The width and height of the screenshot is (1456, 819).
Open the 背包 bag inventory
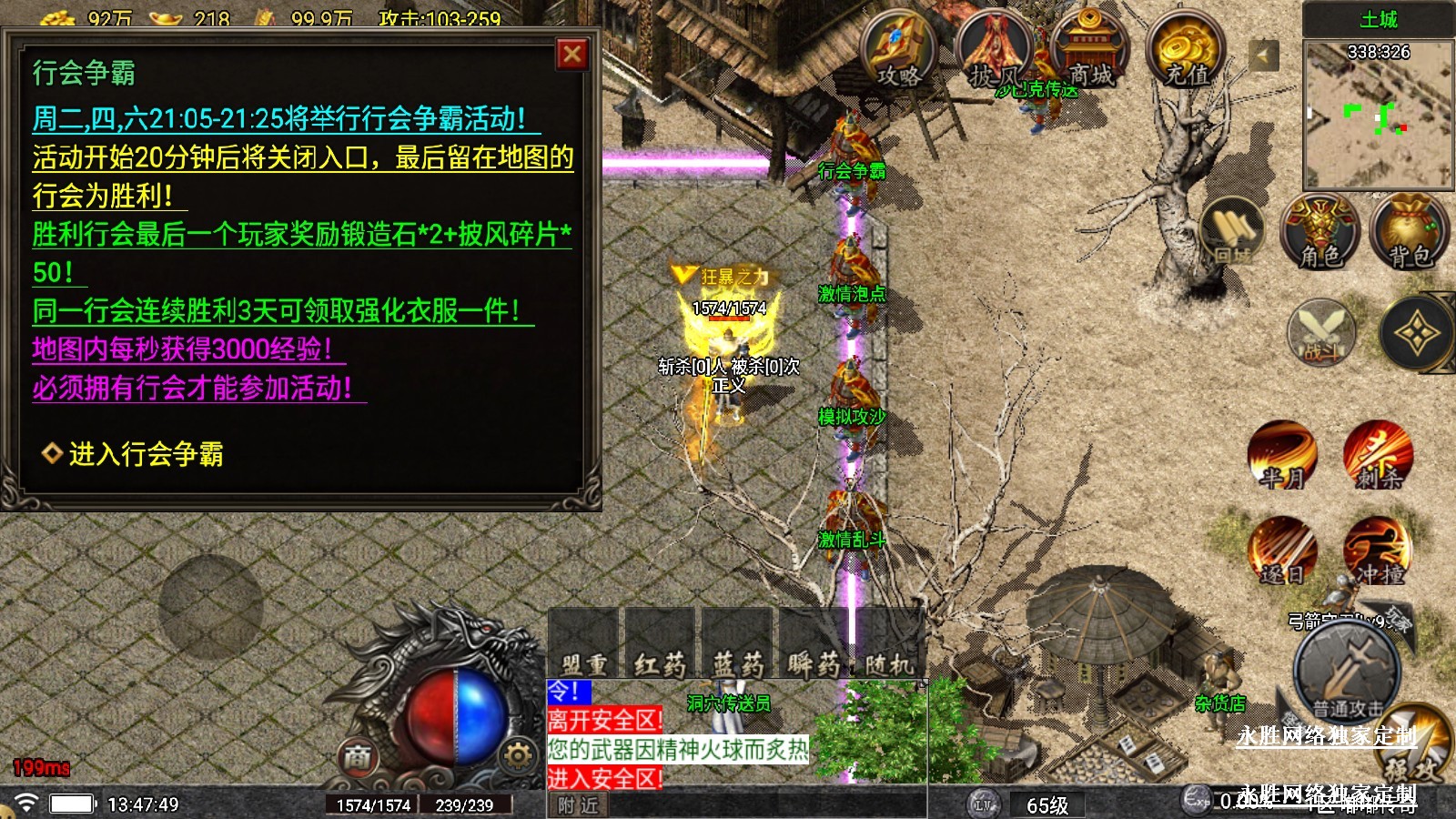pyautogui.click(x=1410, y=234)
